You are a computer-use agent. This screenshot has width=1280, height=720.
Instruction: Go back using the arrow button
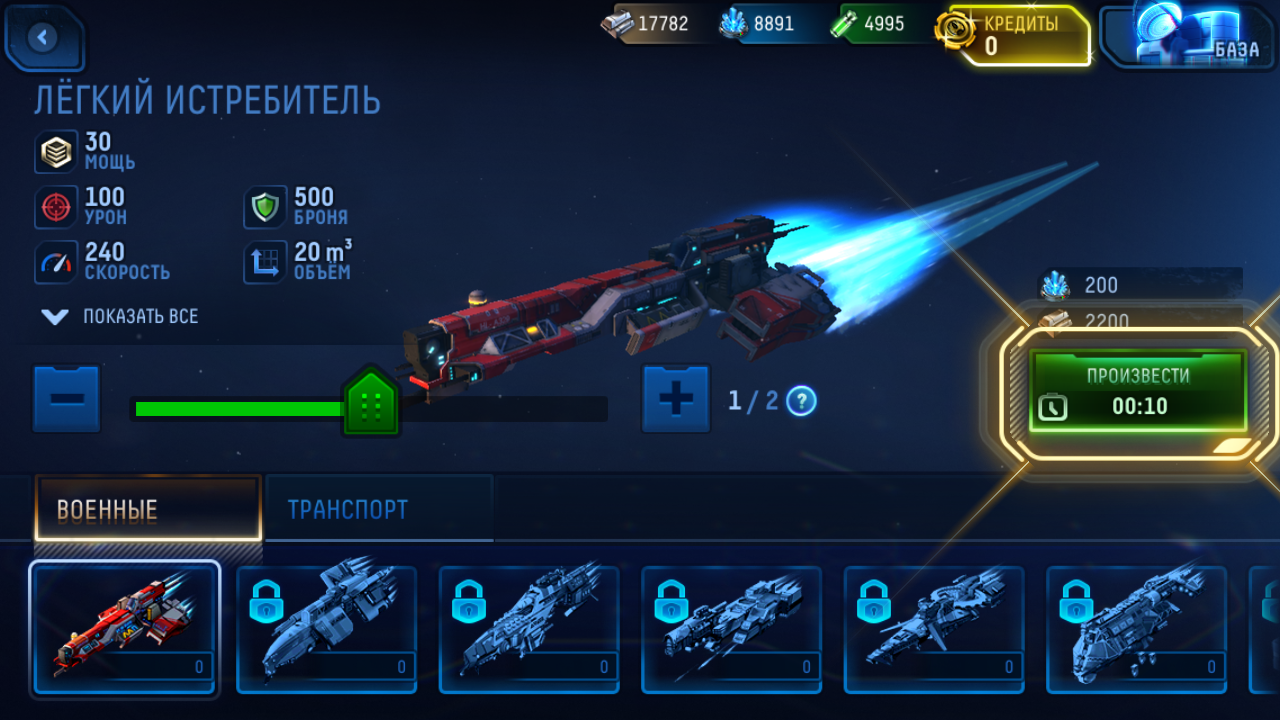(x=42, y=38)
